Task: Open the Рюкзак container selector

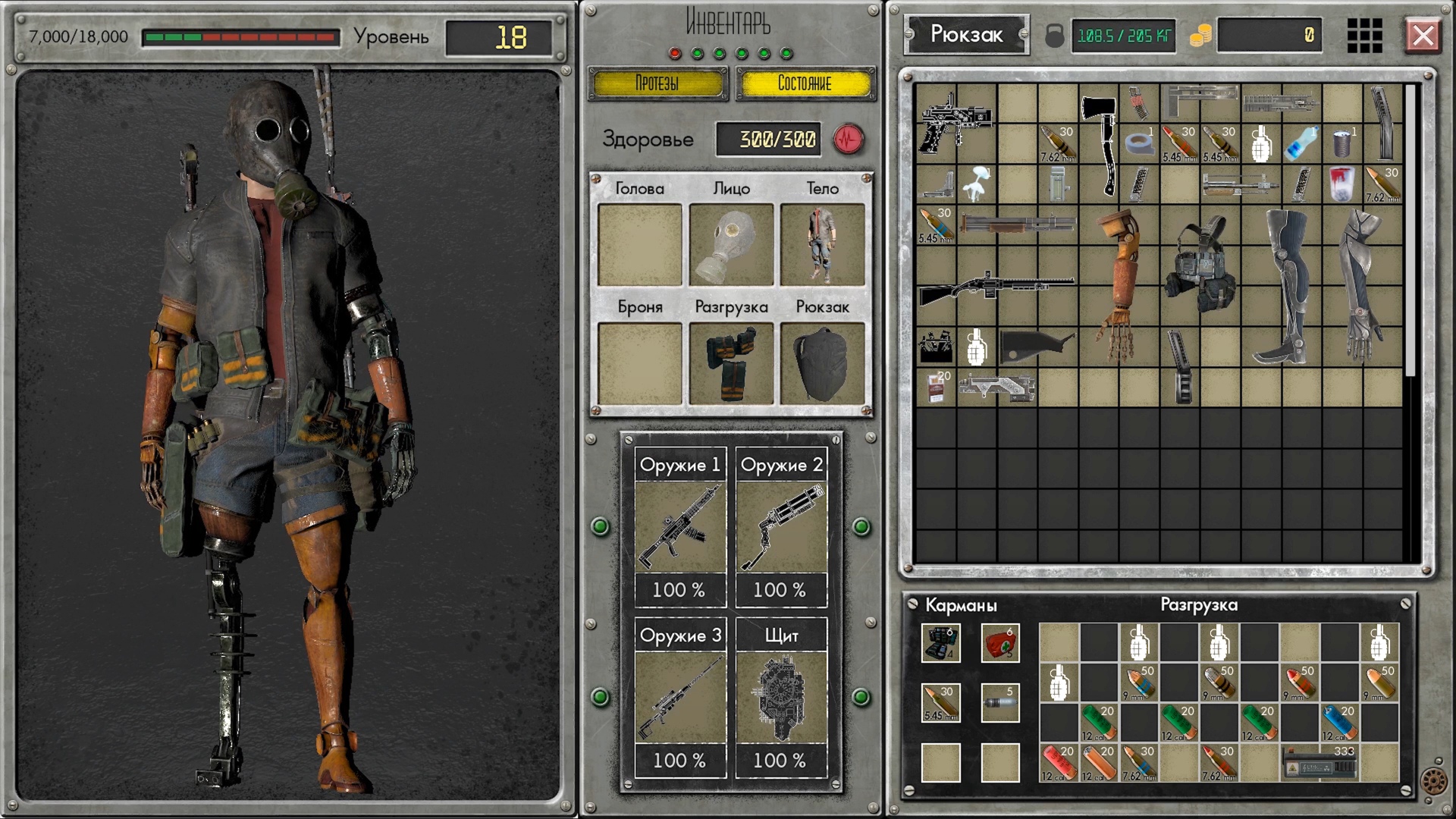Action: 966,34
